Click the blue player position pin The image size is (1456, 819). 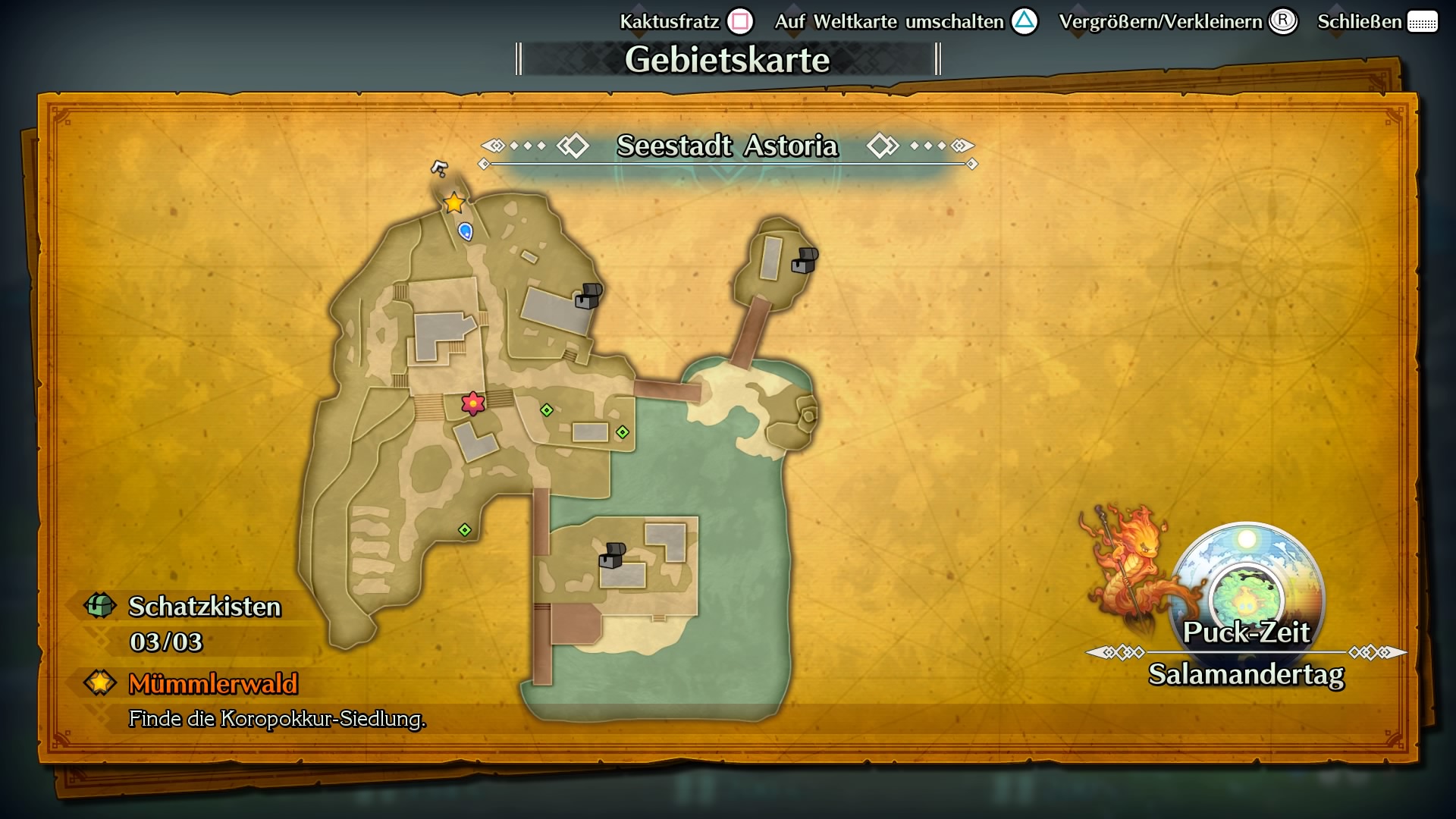tap(465, 231)
